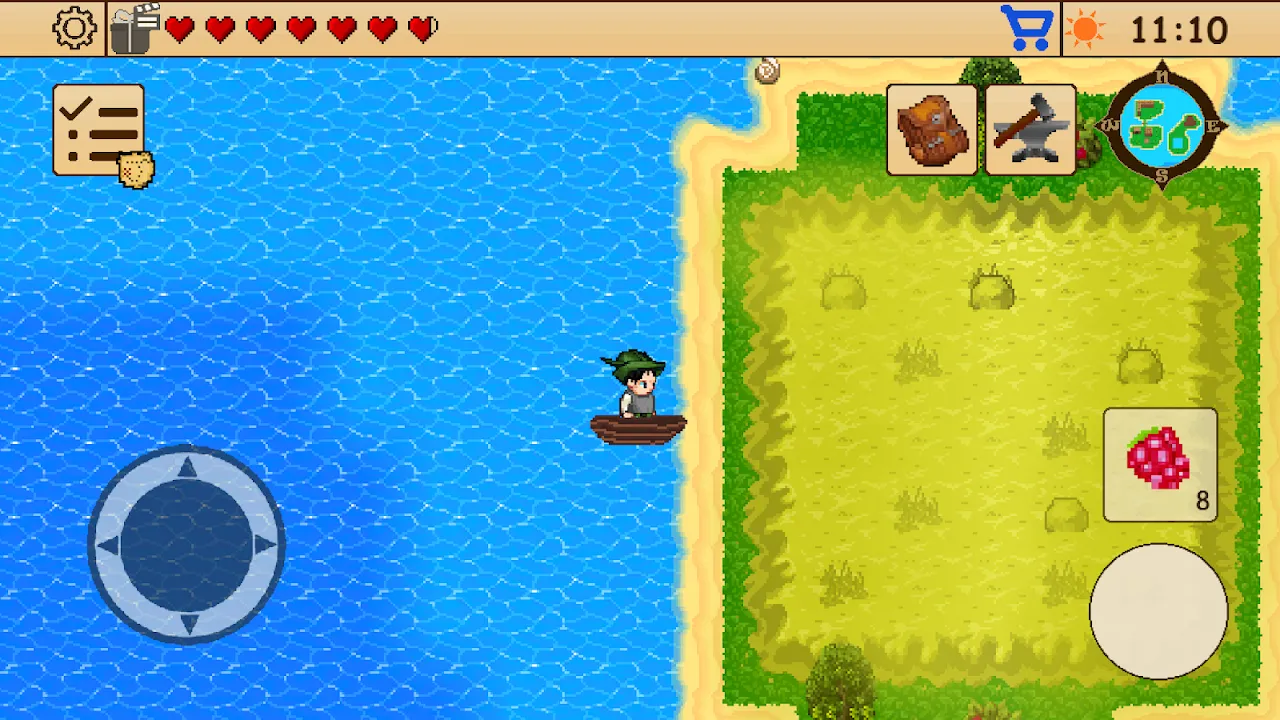
Task: Click the first heart in the health bar
Action: [x=180, y=30]
